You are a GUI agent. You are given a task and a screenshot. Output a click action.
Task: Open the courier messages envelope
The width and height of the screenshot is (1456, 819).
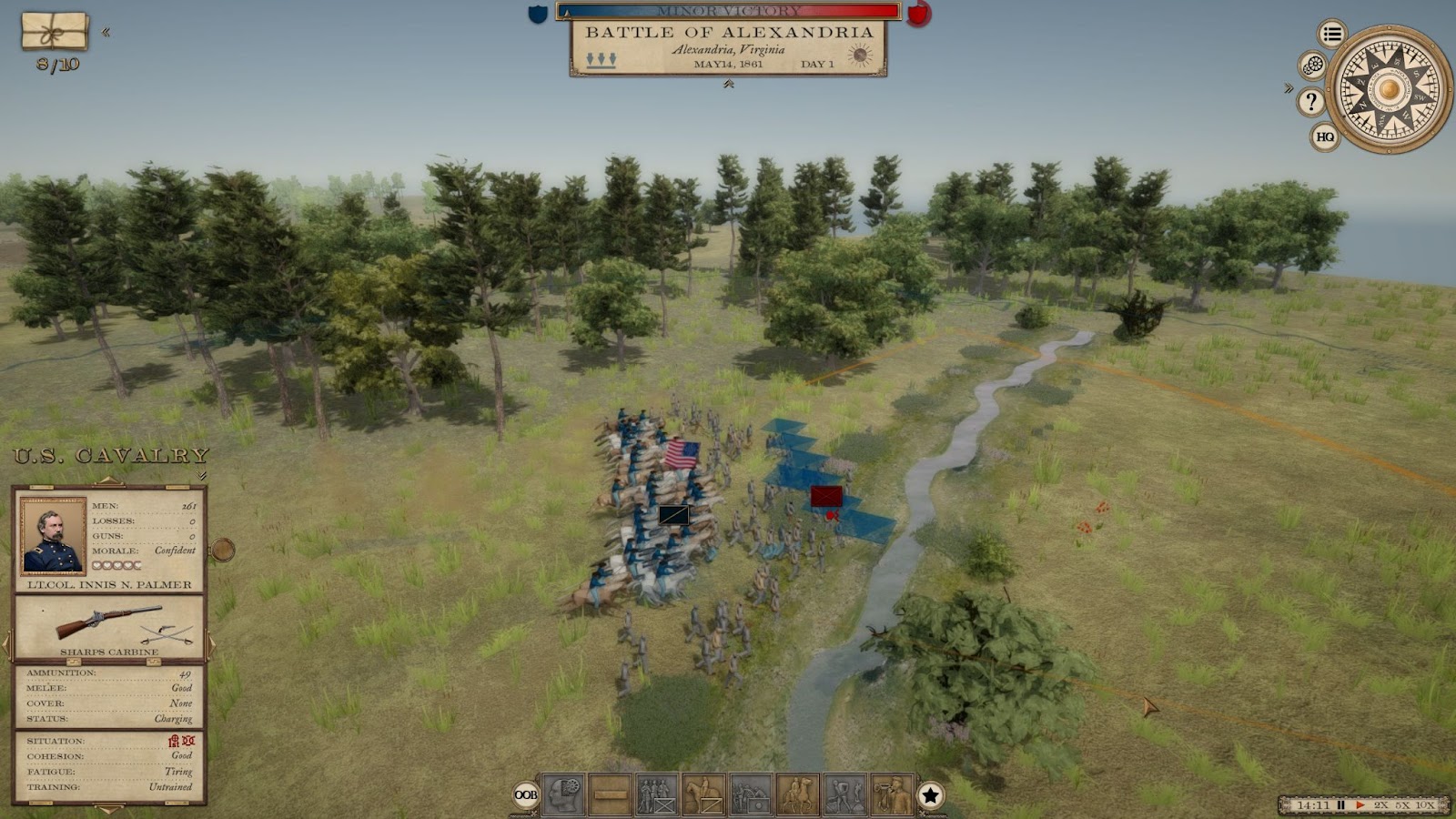pos(55,31)
